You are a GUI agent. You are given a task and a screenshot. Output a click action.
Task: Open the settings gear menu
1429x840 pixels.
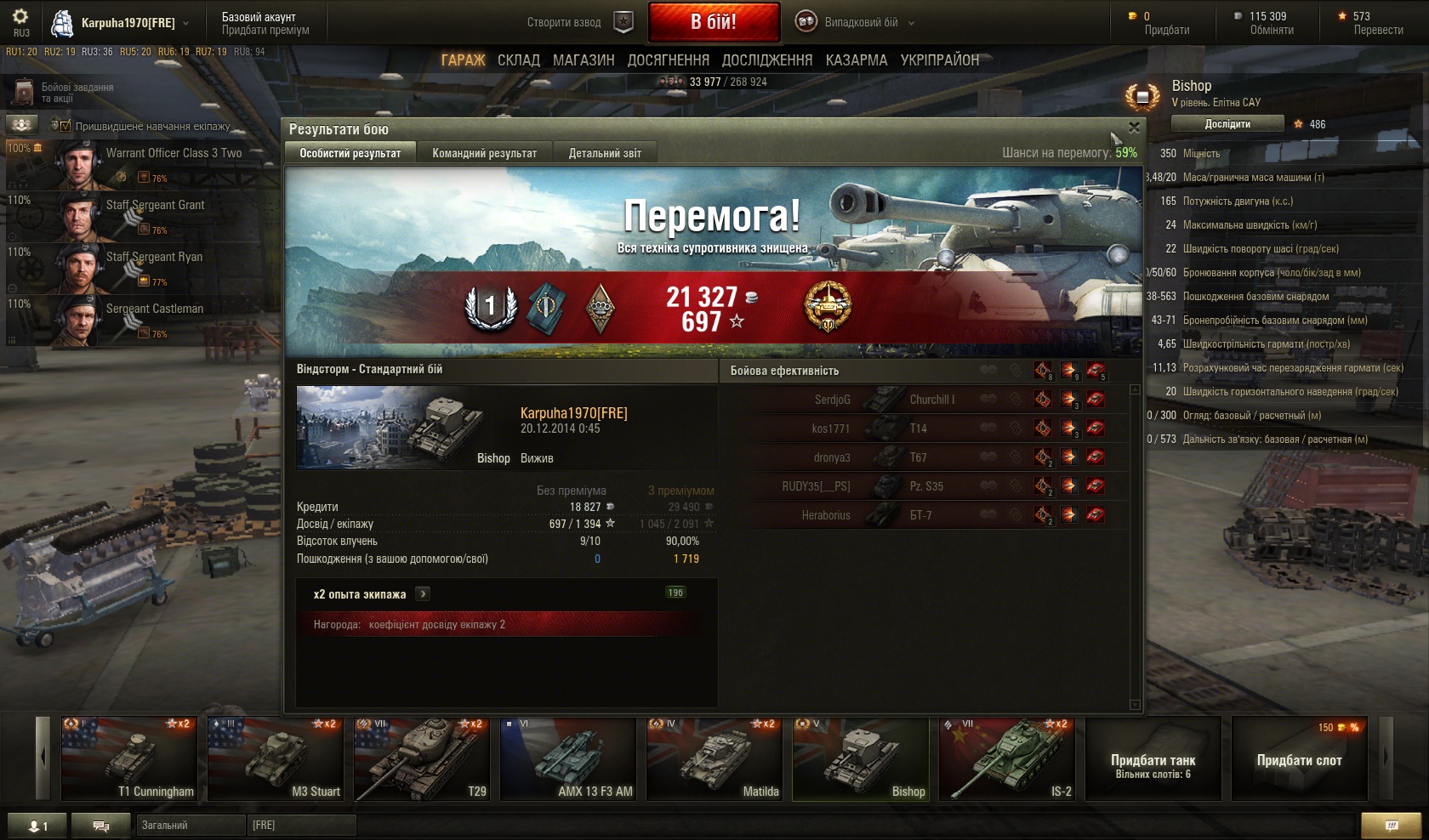20,17
